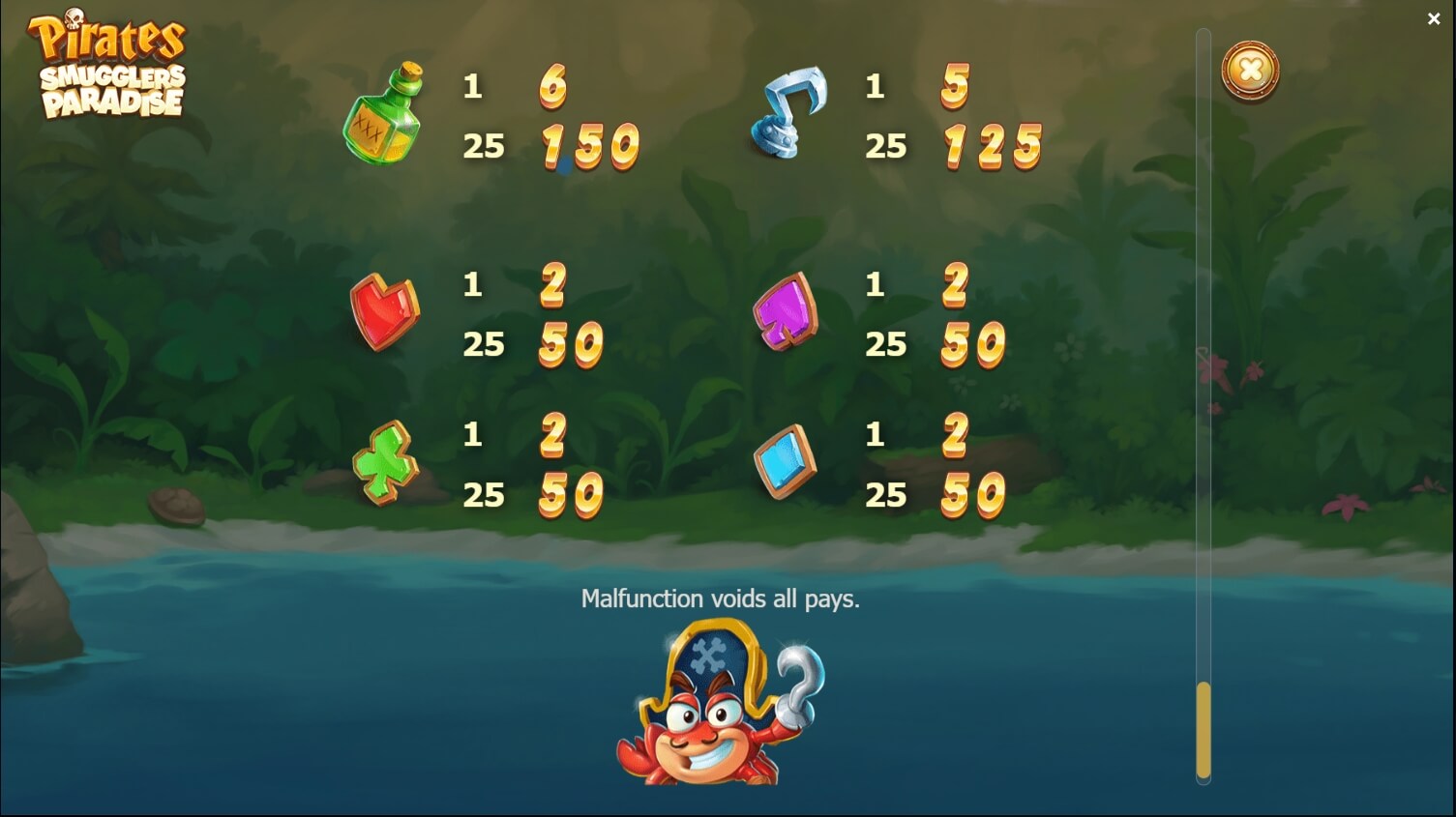This screenshot has width=1456, height=817.
Task: Click the 2 payout near the diamond
Action: click(x=956, y=436)
